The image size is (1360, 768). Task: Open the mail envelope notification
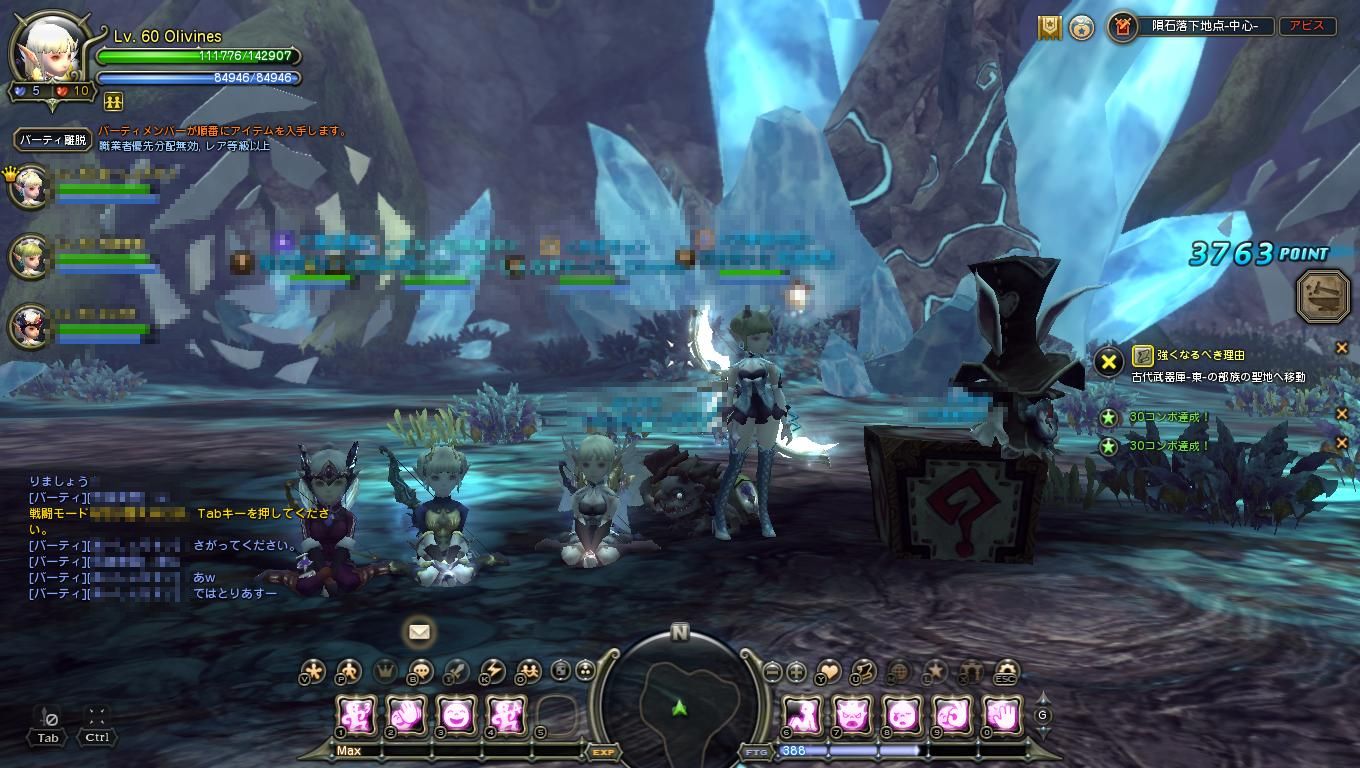point(419,632)
